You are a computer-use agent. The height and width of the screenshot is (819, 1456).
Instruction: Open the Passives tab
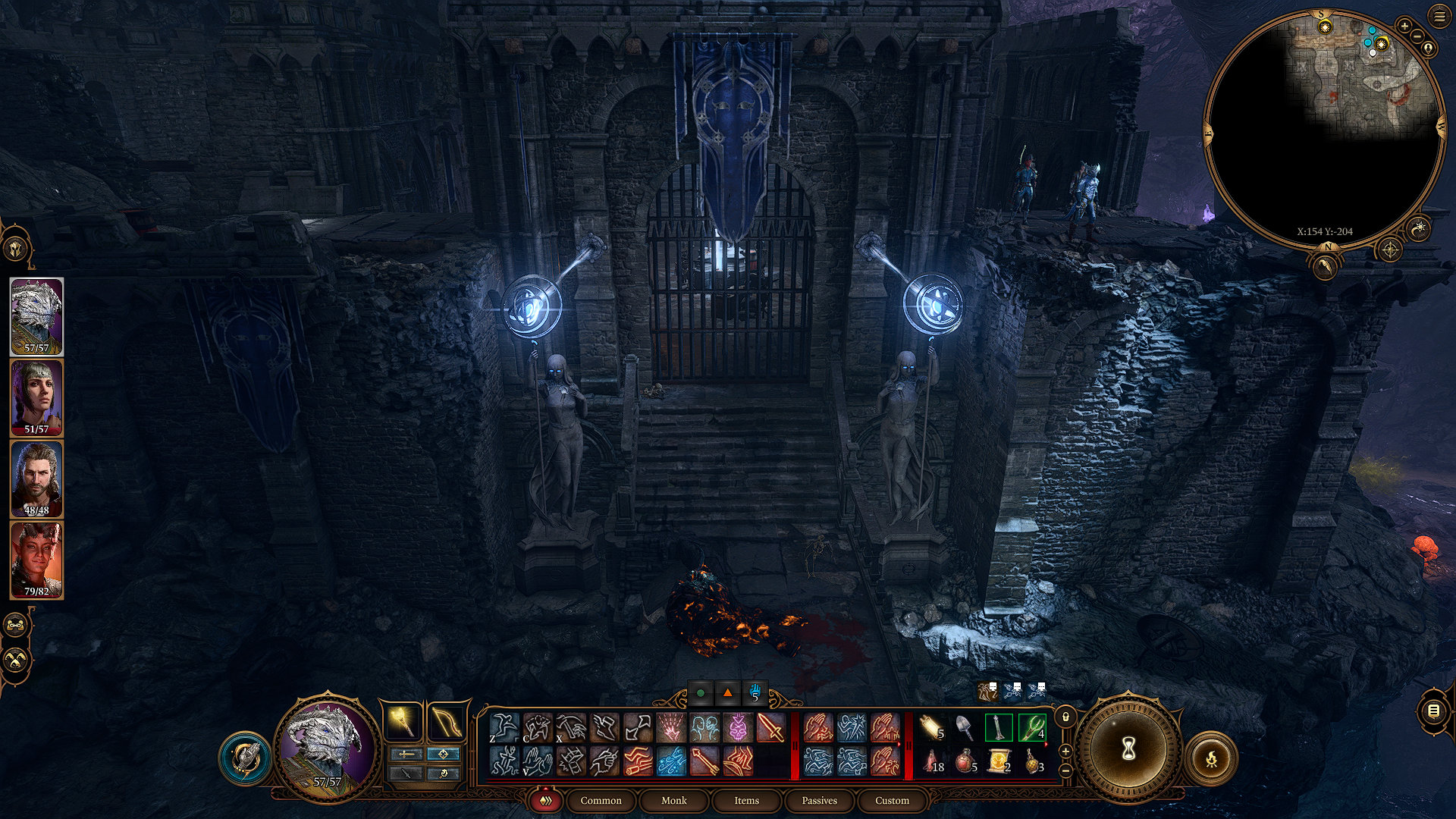point(819,800)
